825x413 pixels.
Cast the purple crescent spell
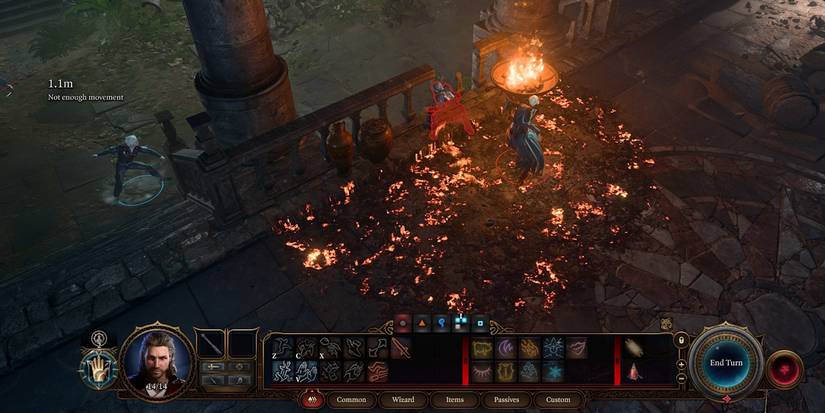point(504,348)
